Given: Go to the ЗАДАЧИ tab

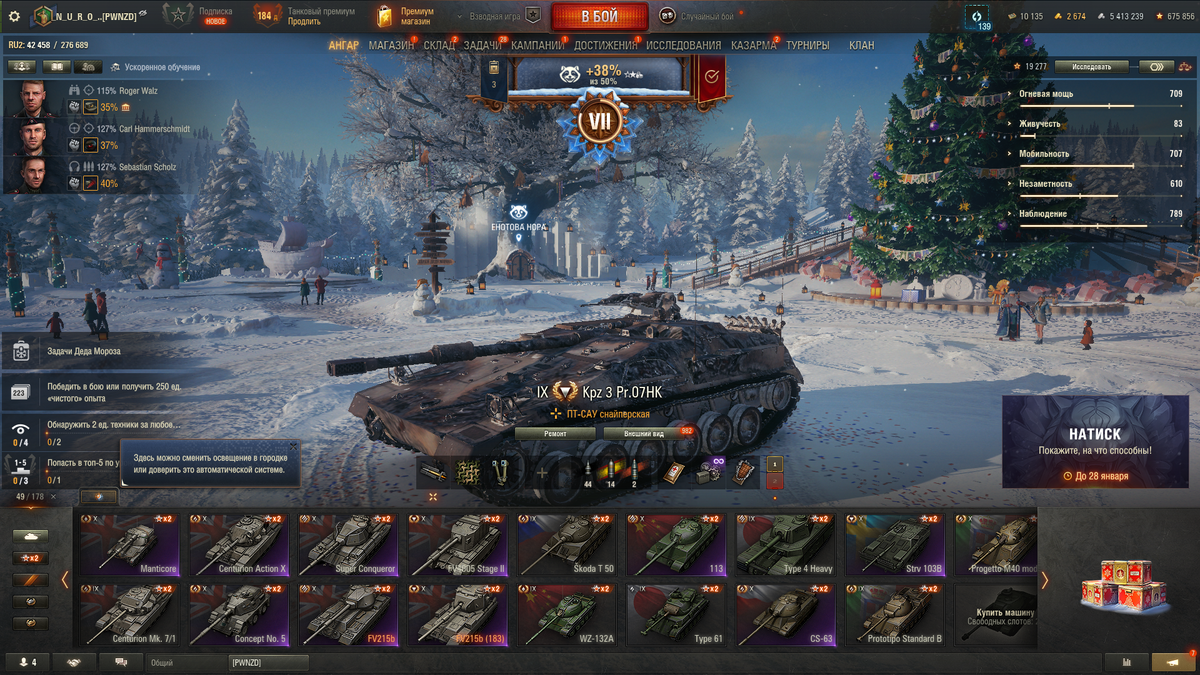Looking at the screenshot, I should (482, 45).
